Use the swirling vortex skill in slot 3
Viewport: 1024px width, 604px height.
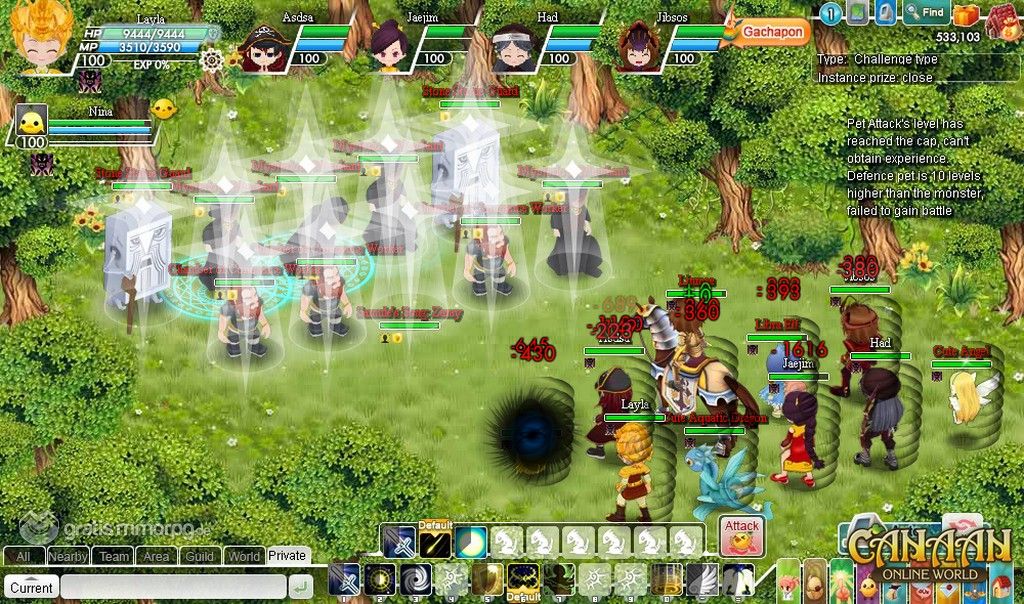click(415, 581)
